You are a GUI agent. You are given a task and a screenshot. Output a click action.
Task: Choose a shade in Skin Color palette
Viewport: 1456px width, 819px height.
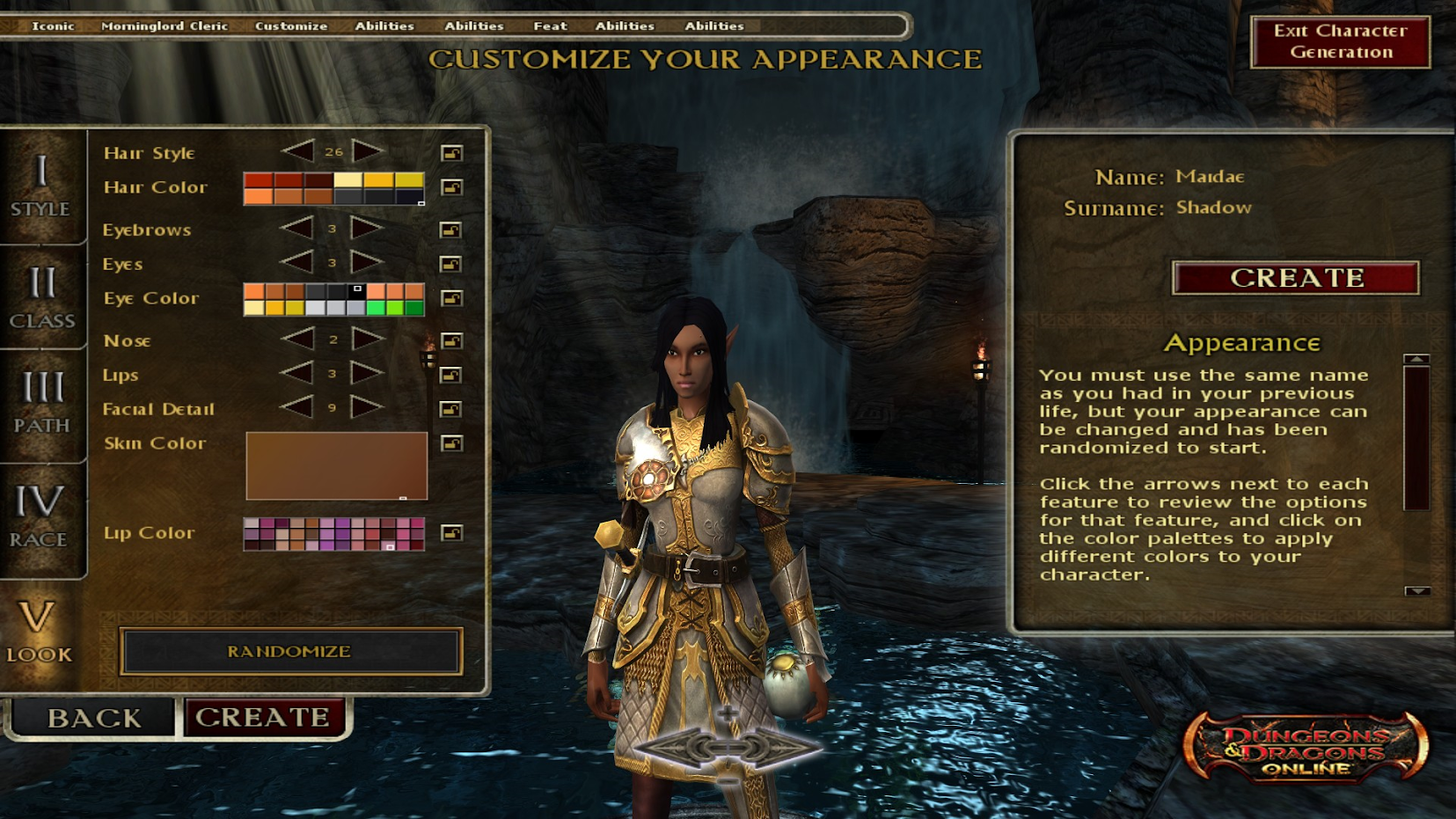(x=336, y=465)
